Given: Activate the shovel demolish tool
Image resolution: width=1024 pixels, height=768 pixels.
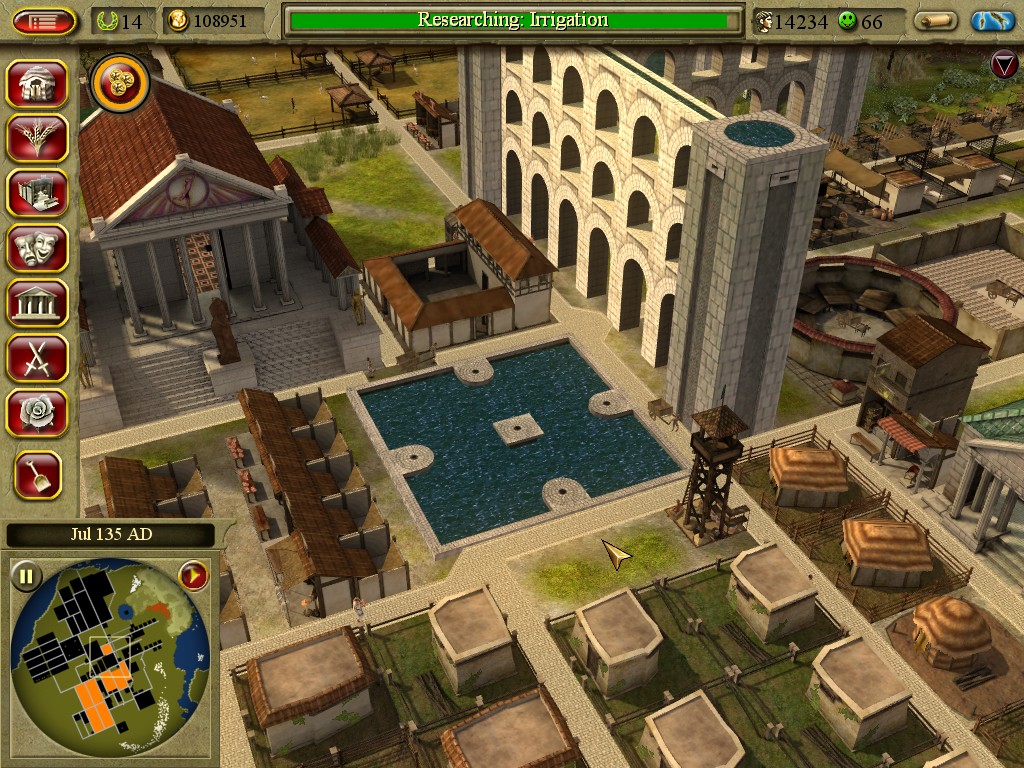Looking at the screenshot, I should point(38,476).
